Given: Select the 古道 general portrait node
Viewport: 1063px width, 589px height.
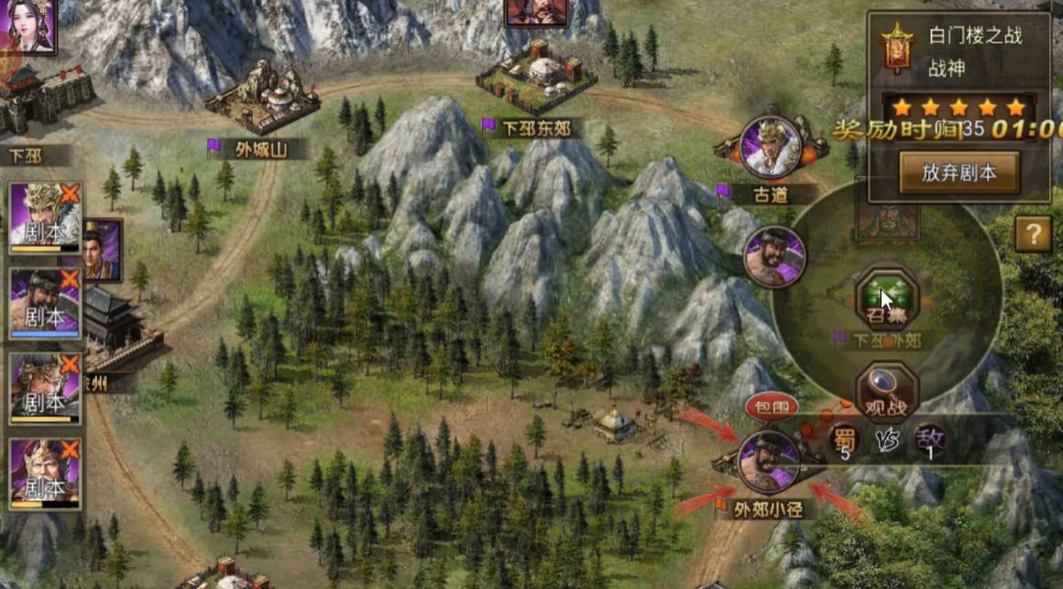Looking at the screenshot, I should 771,148.
